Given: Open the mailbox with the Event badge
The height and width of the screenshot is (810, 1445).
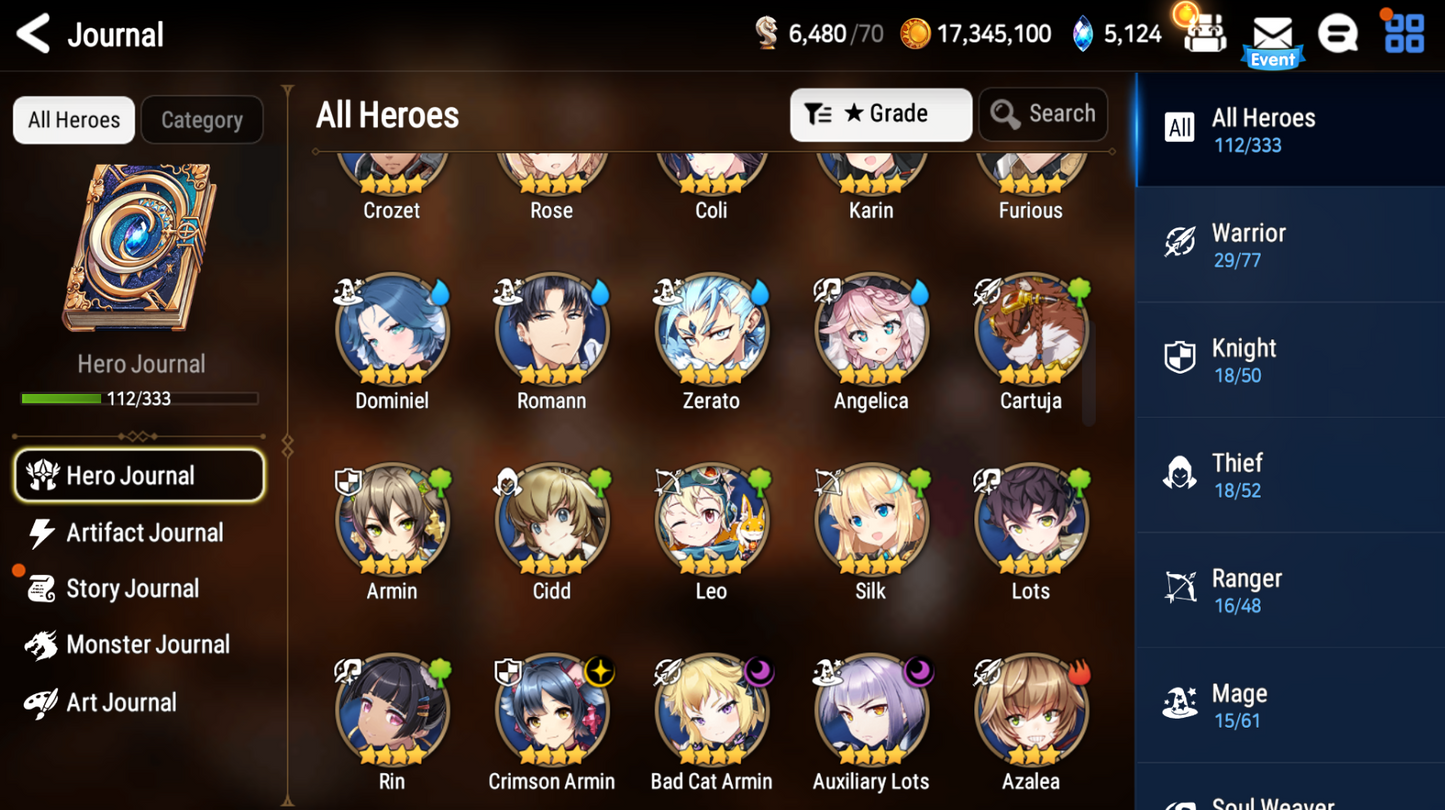Looking at the screenshot, I should (1272, 33).
